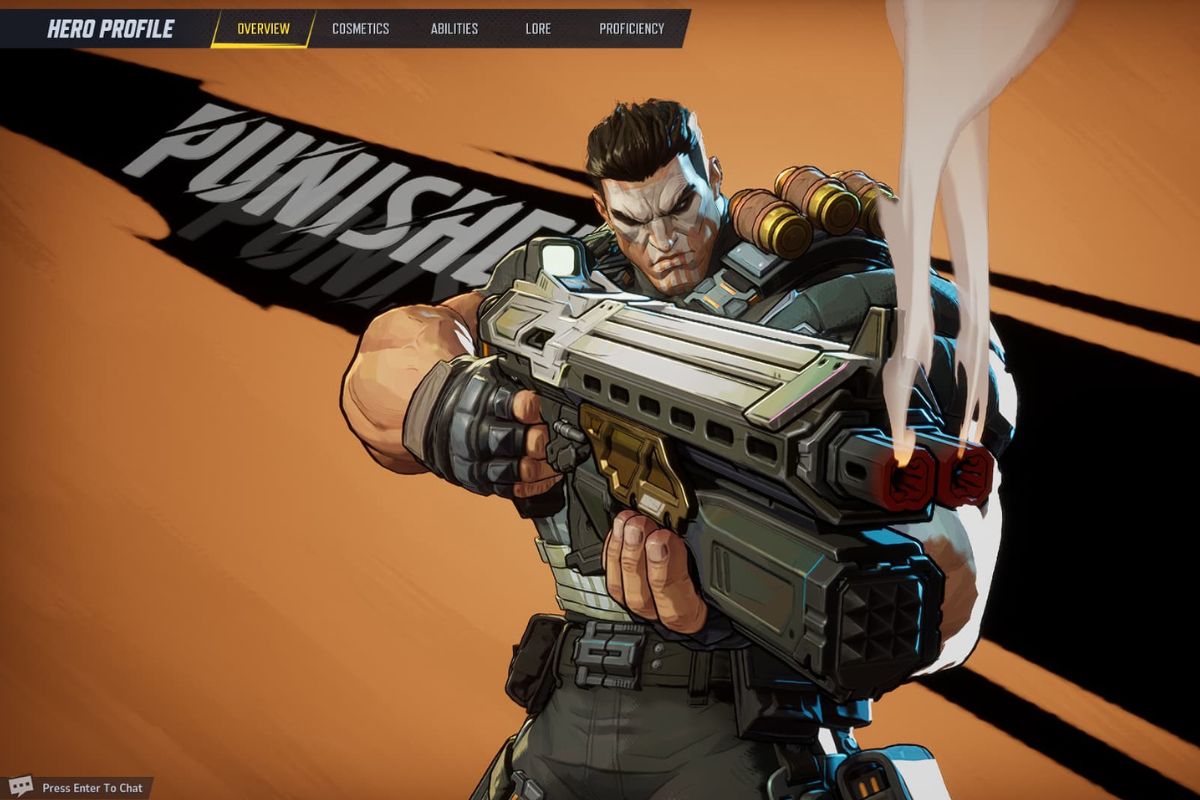The width and height of the screenshot is (1200, 800).
Task: Open the chat speech bubble icon
Action: tap(21, 787)
